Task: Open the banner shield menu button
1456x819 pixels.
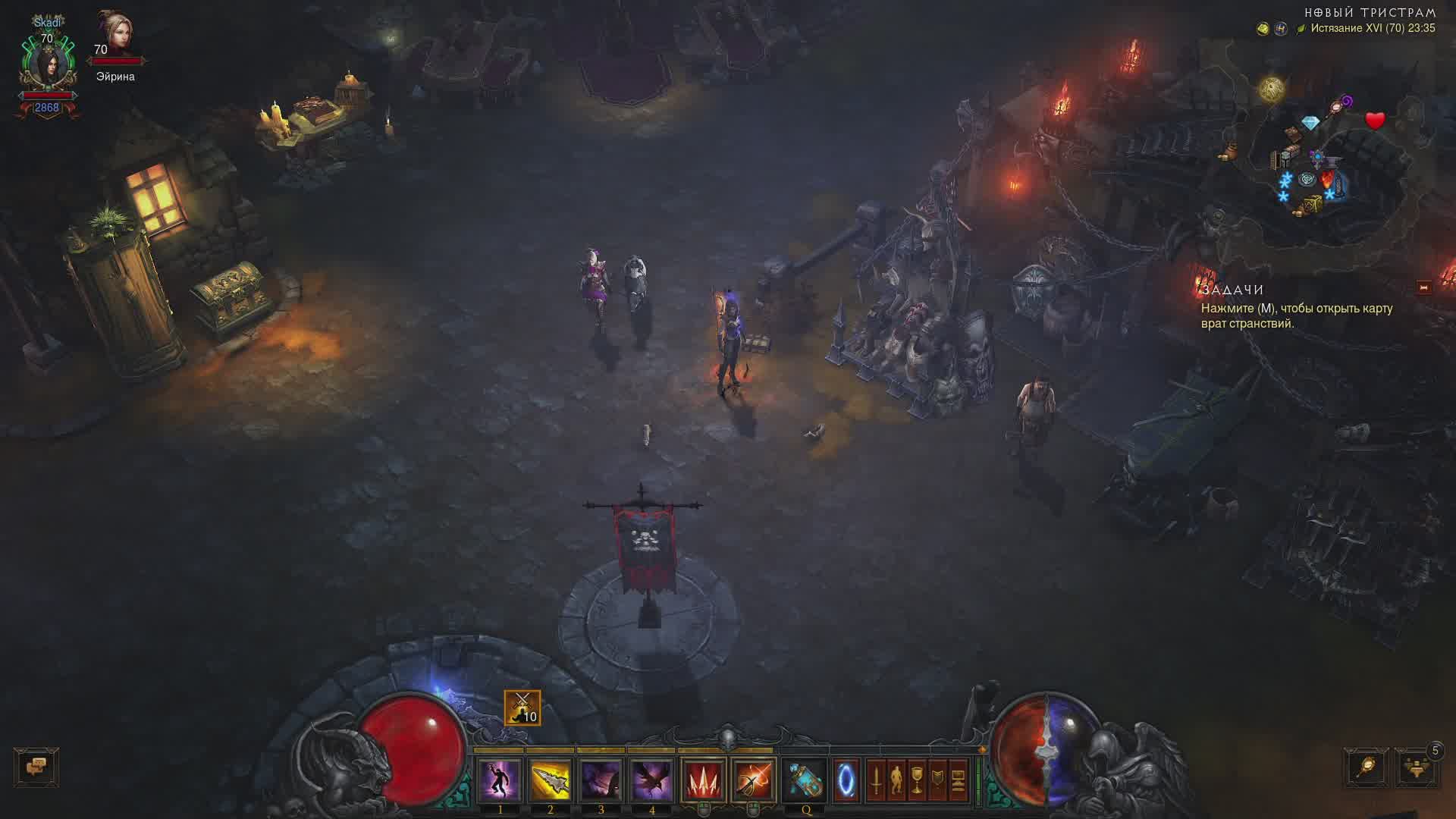Action: (x=937, y=780)
